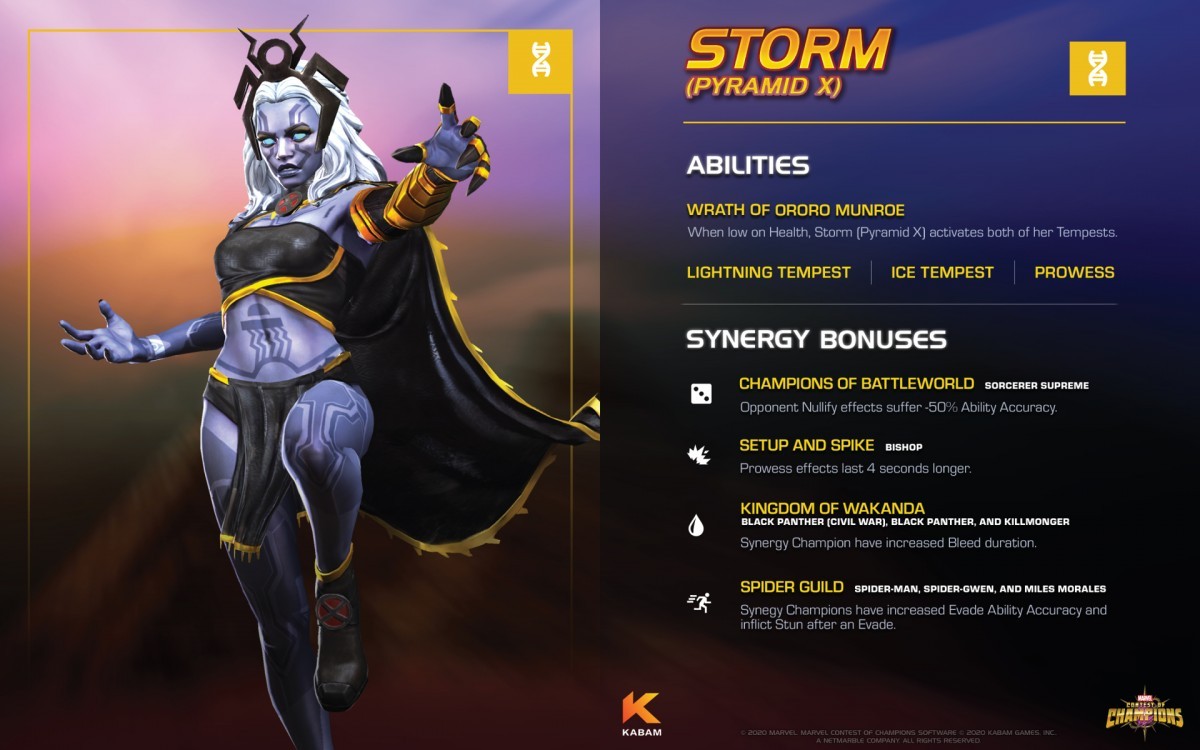Click the Mutant class badge on the portrait frame

pos(540,62)
